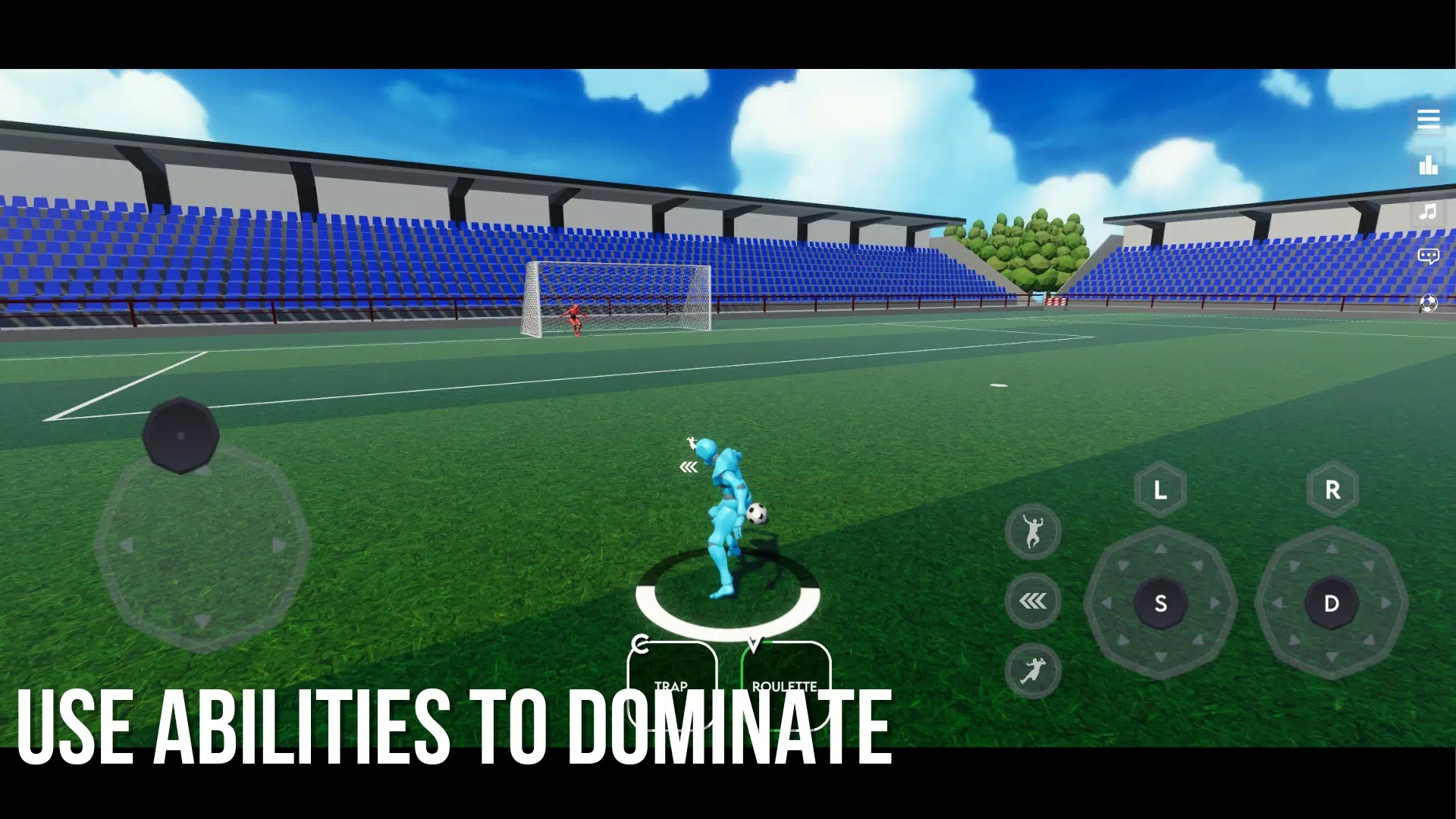Tap the music note icon
The image size is (1456, 819).
coord(1428,212)
